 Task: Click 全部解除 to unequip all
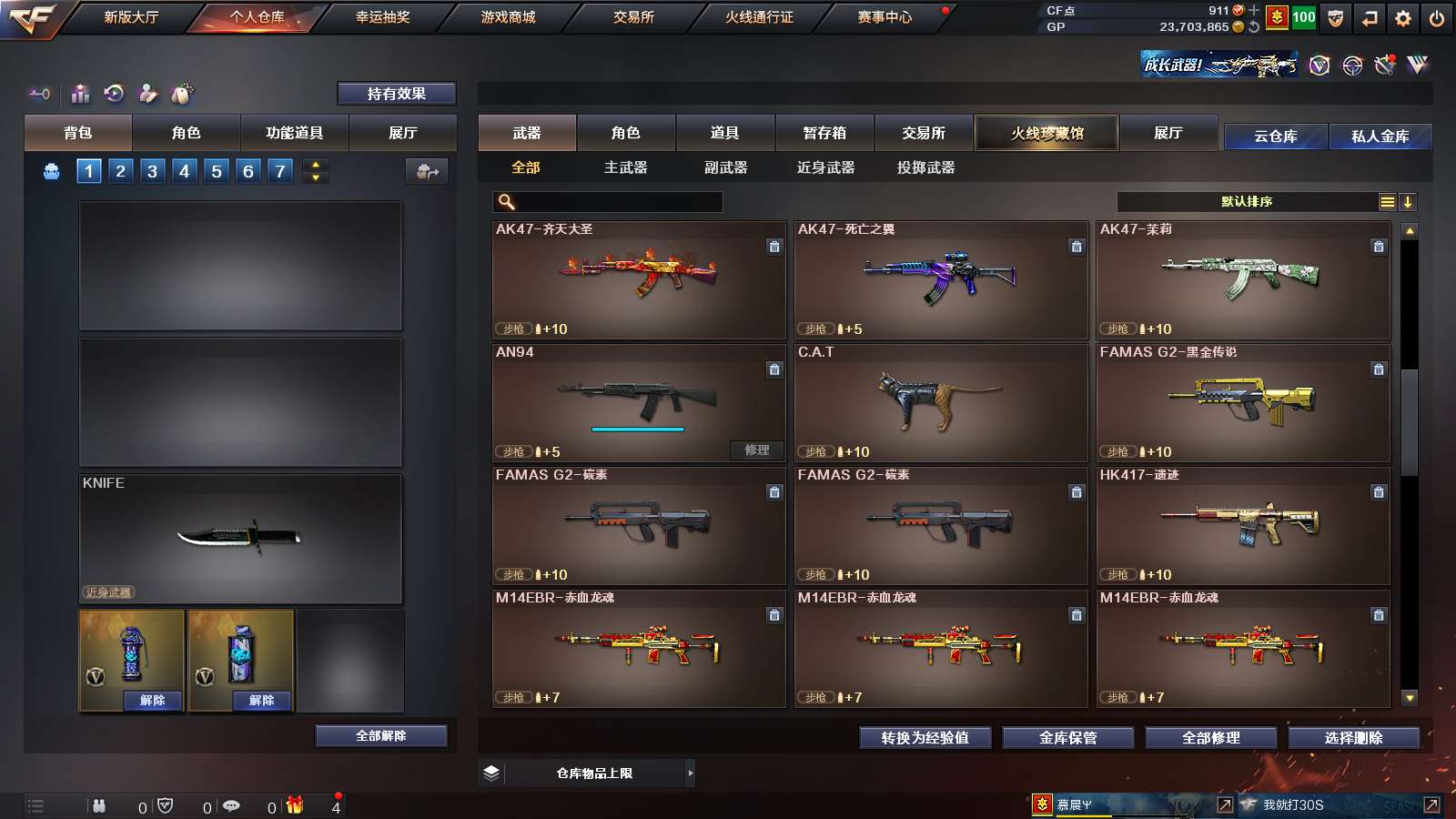click(x=380, y=735)
